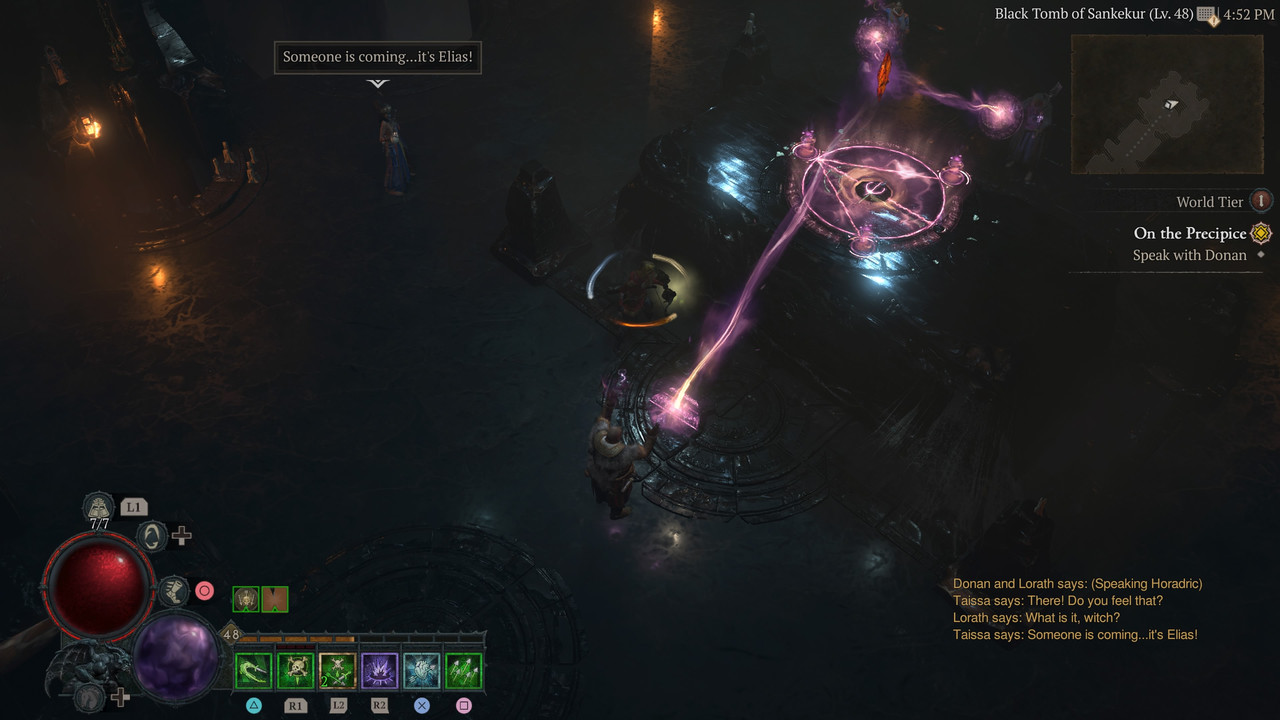Image resolution: width=1280 pixels, height=720 pixels.
Task: Open the grid icon beside the clock
Action: tap(1208, 15)
